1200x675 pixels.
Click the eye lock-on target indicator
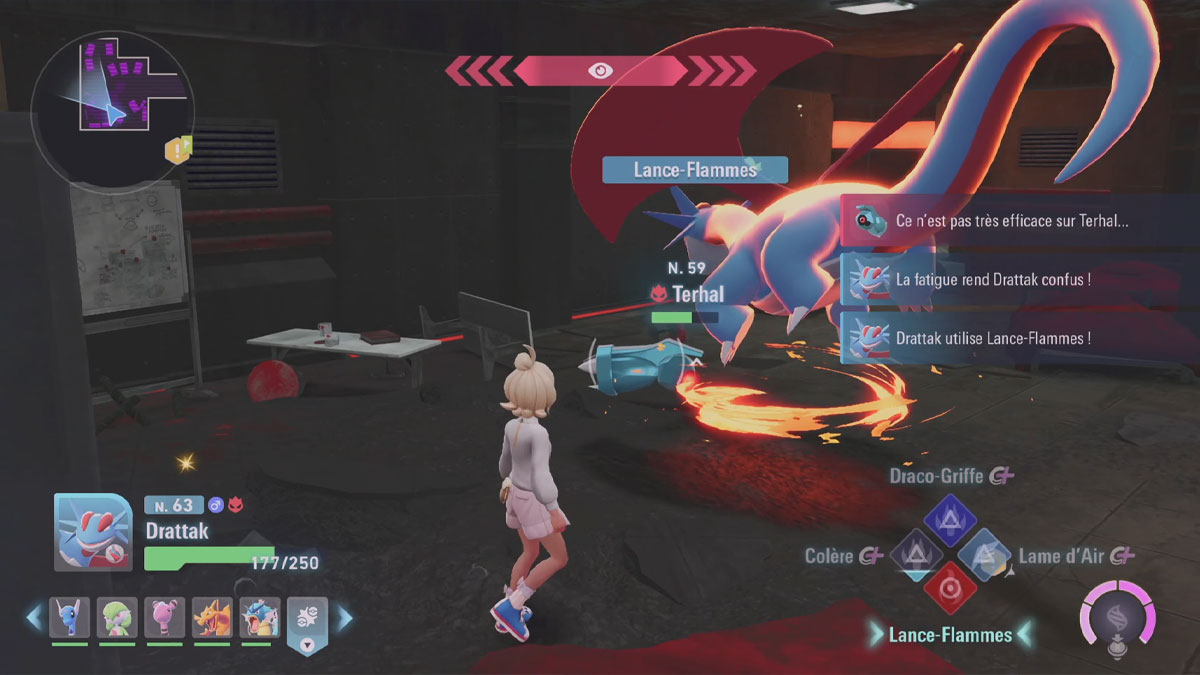pos(600,70)
